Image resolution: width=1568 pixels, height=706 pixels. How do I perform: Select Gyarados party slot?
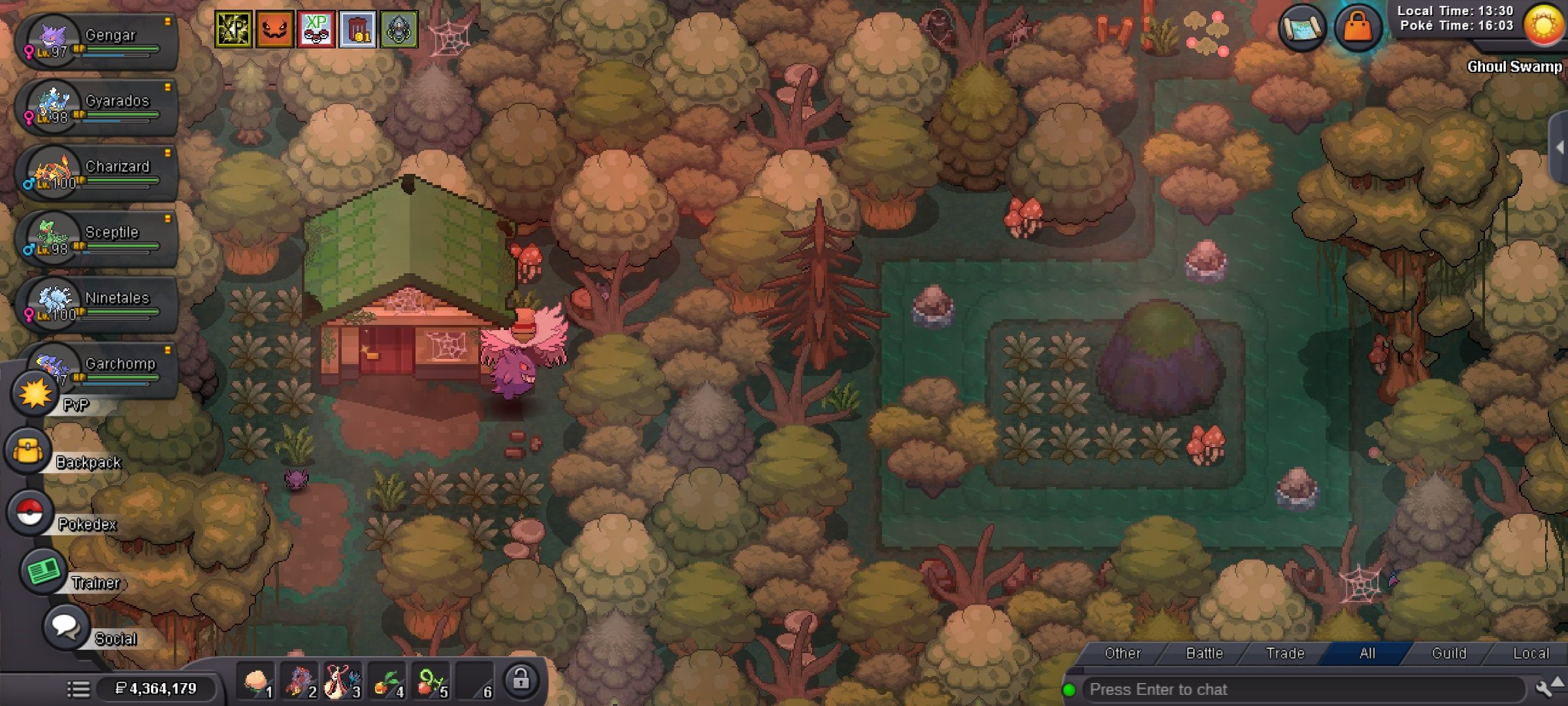[x=98, y=108]
